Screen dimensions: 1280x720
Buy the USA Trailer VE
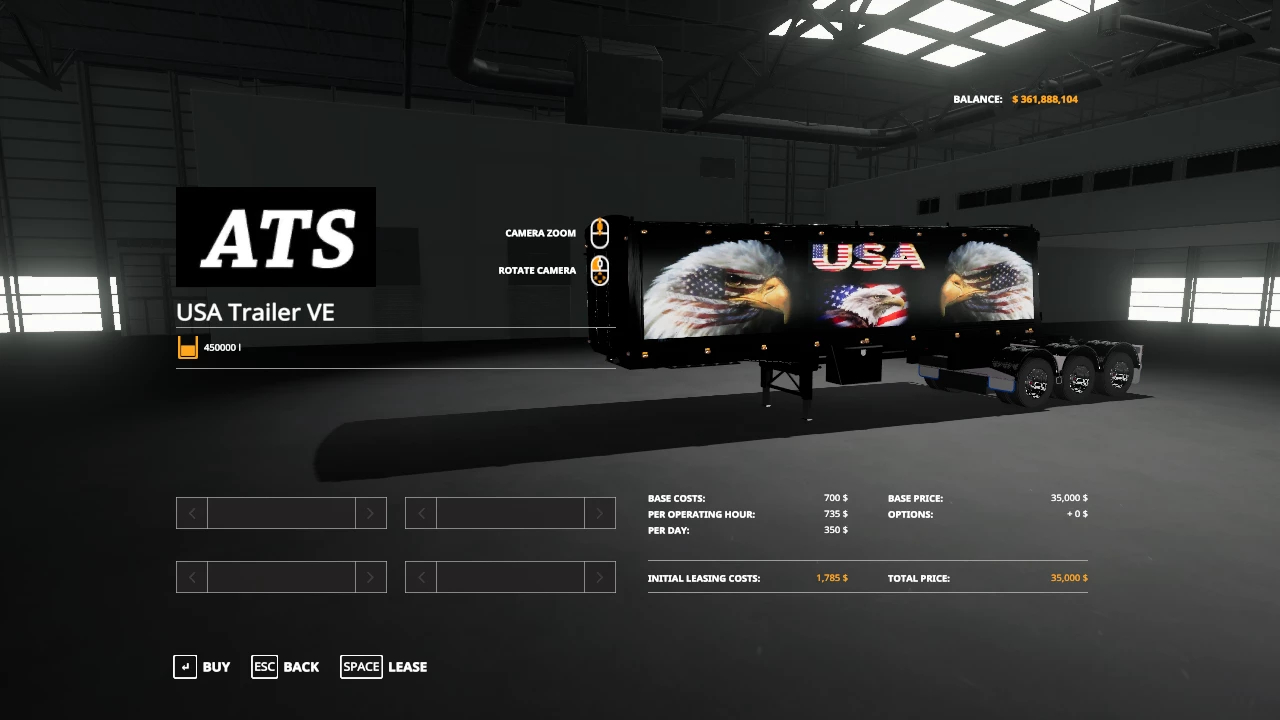[202, 667]
